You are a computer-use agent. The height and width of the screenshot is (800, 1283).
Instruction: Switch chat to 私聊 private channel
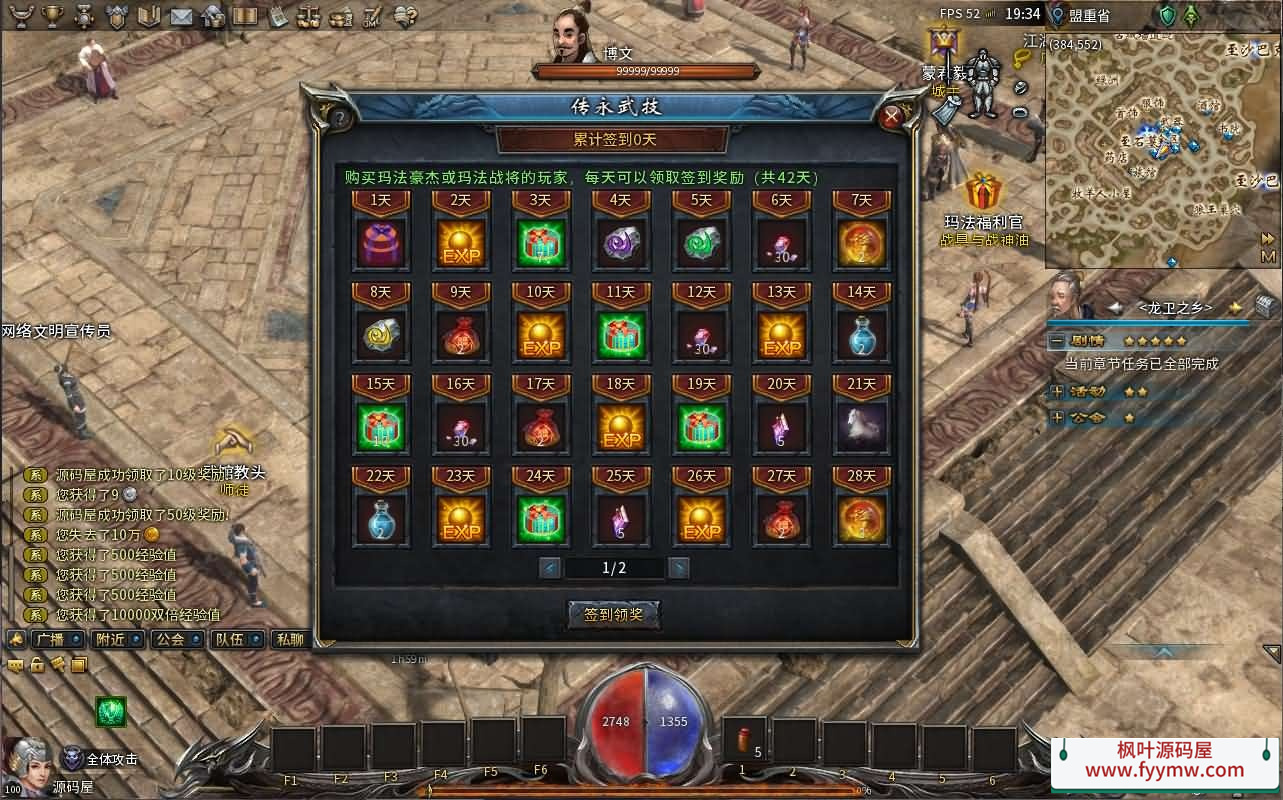pyautogui.click(x=290, y=639)
